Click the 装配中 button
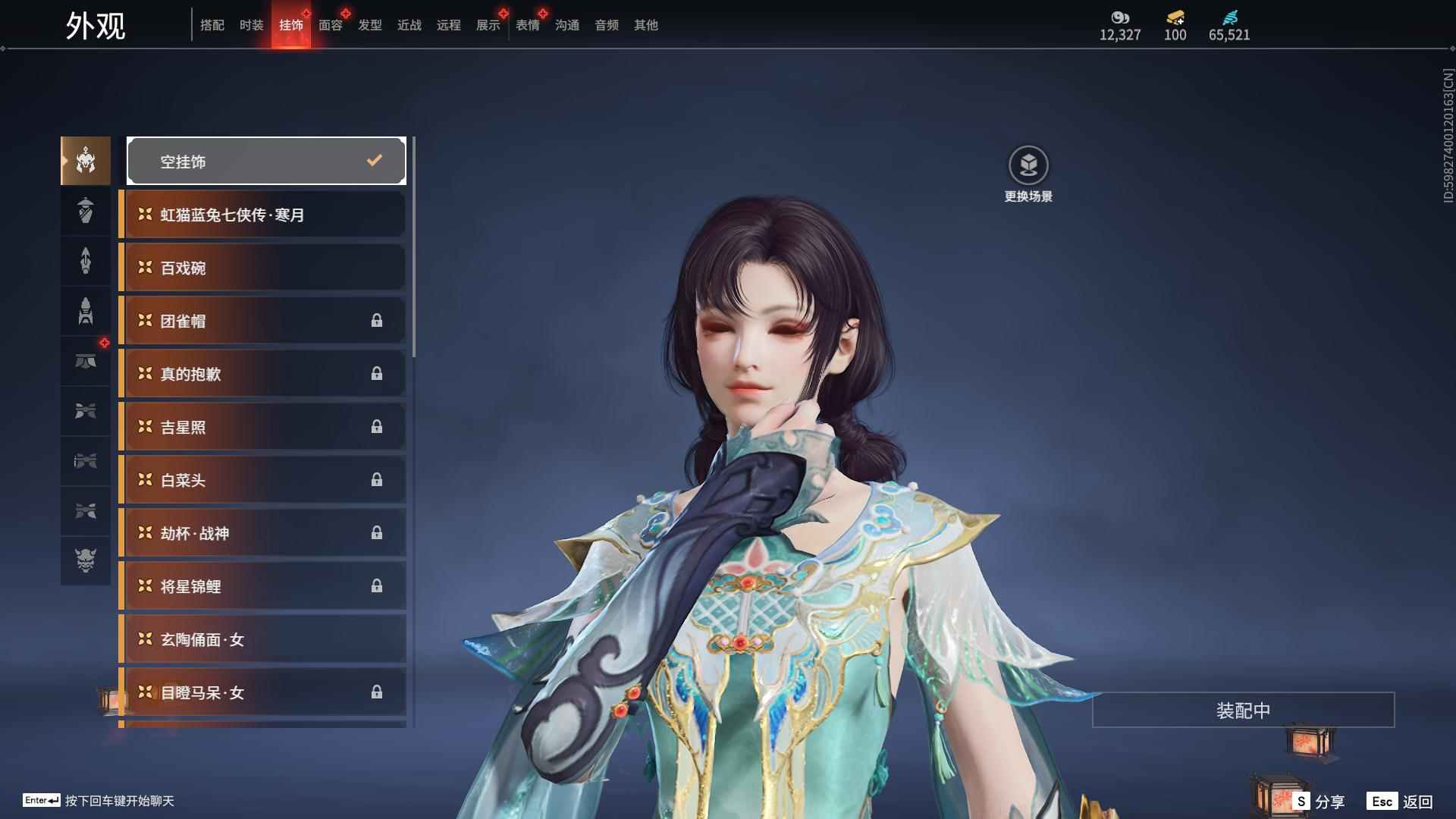Screen dimensions: 1456x819 [1243, 710]
